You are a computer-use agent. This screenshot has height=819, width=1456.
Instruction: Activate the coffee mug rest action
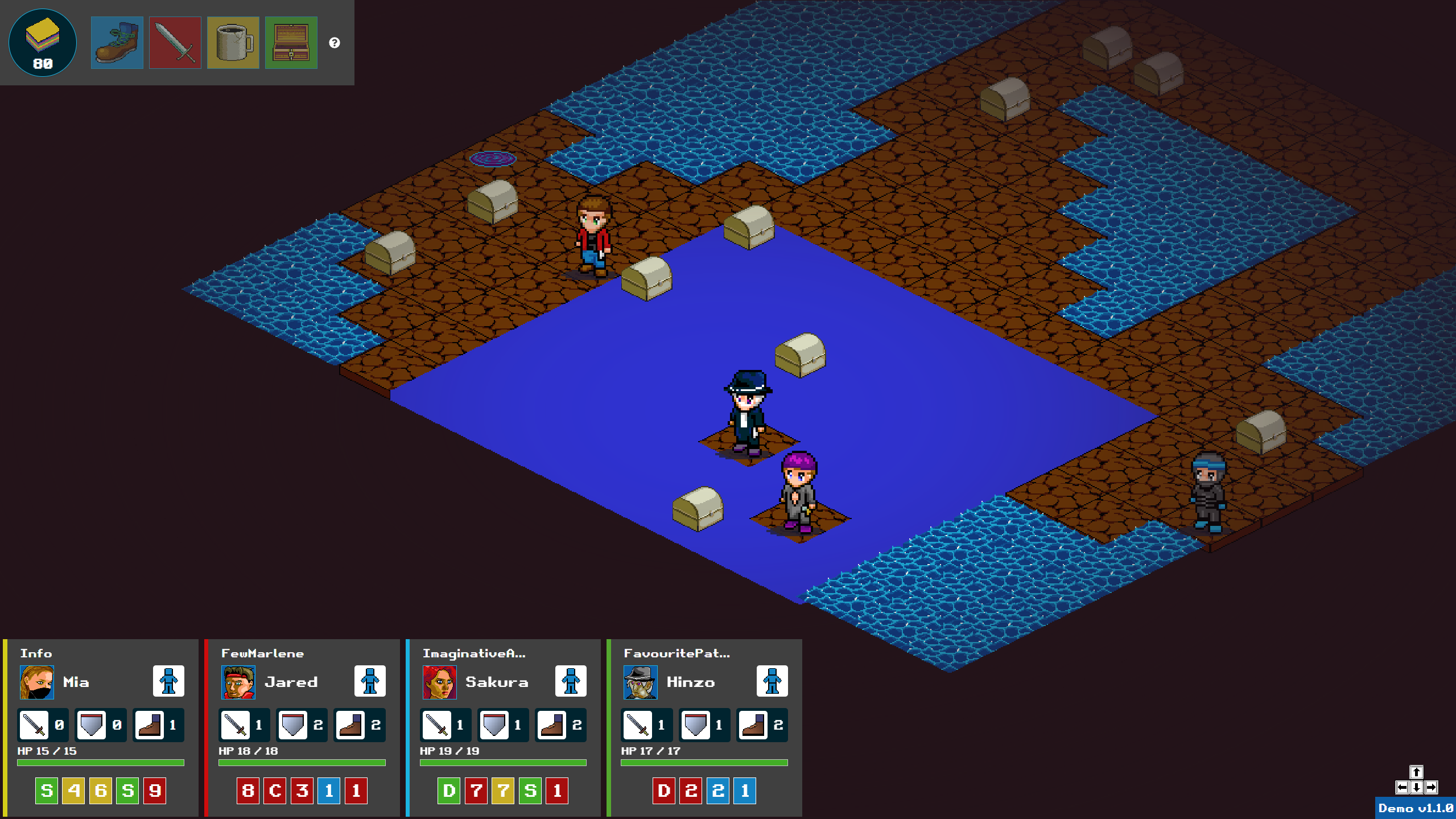click(x=233, y=43)
